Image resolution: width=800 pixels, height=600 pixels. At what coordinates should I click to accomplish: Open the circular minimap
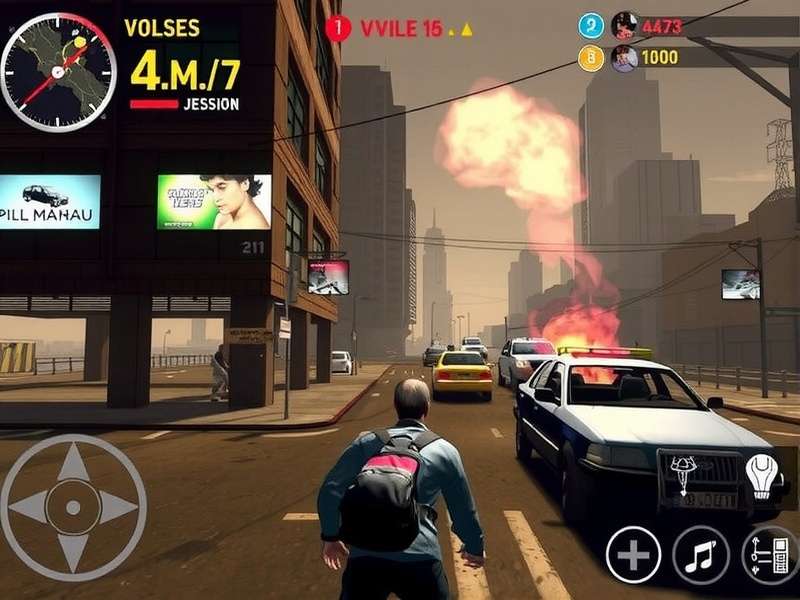58,70
